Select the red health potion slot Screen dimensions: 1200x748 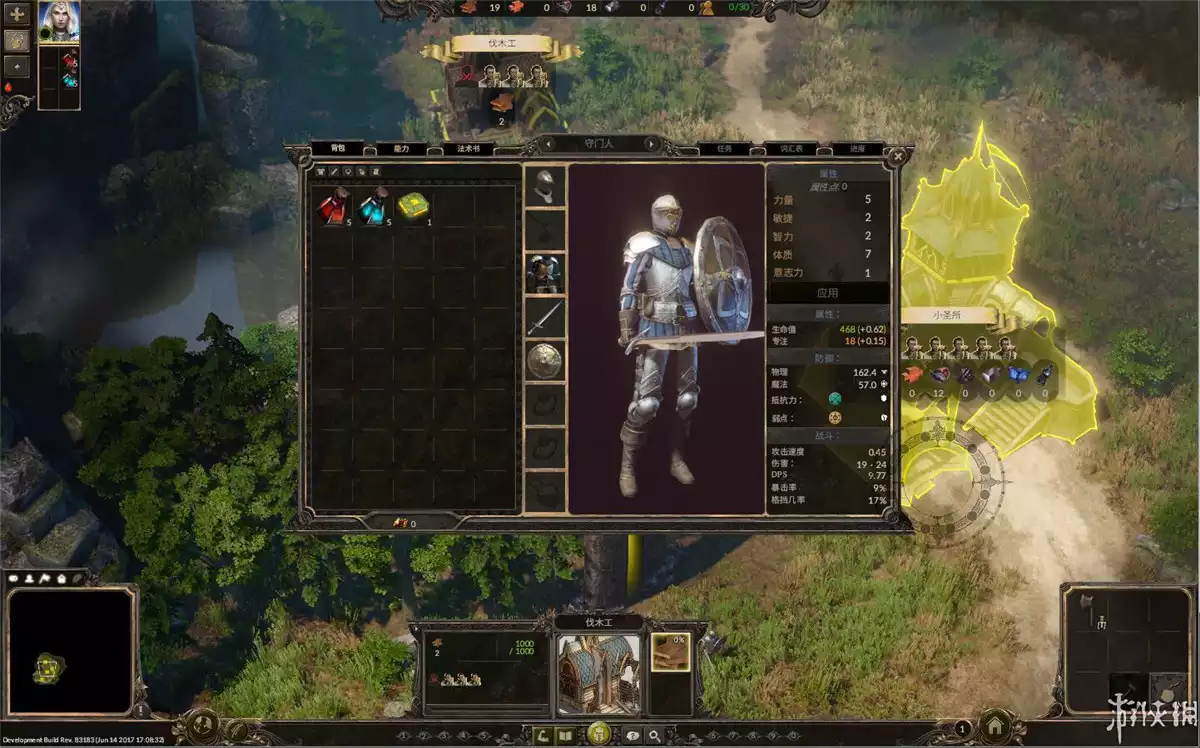click(x=333, y=207)
